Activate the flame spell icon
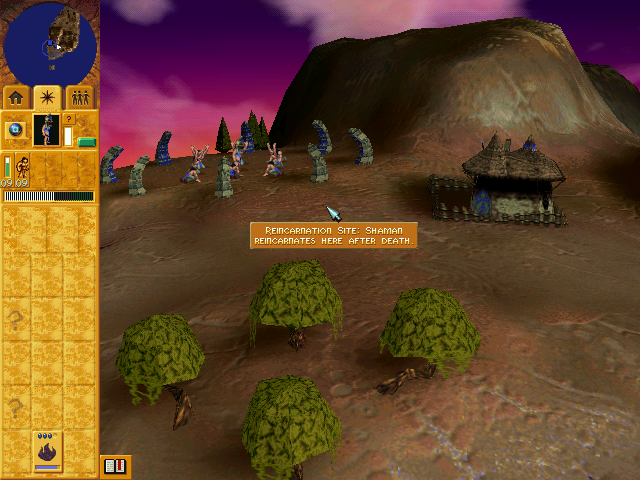Viewport: 640px width, 480px height. click(47, 453)
